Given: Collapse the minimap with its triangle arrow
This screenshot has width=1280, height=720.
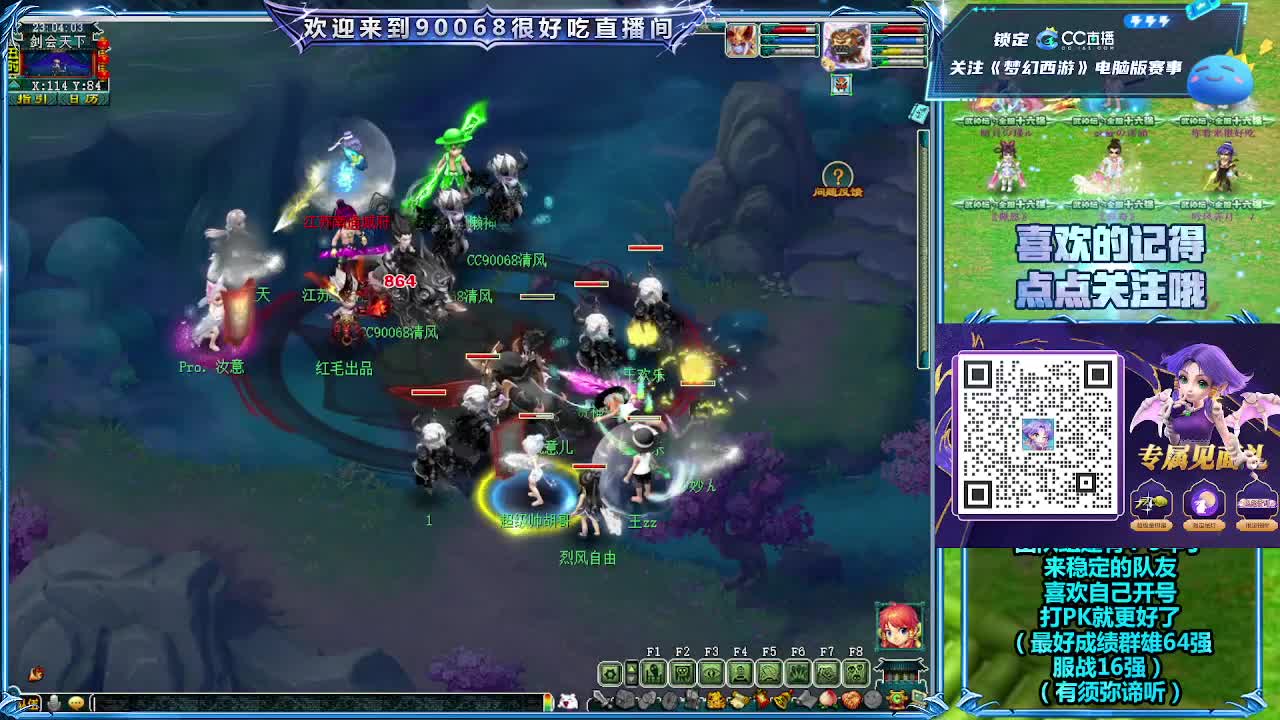Looking at the screenshot, I should (14, 84).
